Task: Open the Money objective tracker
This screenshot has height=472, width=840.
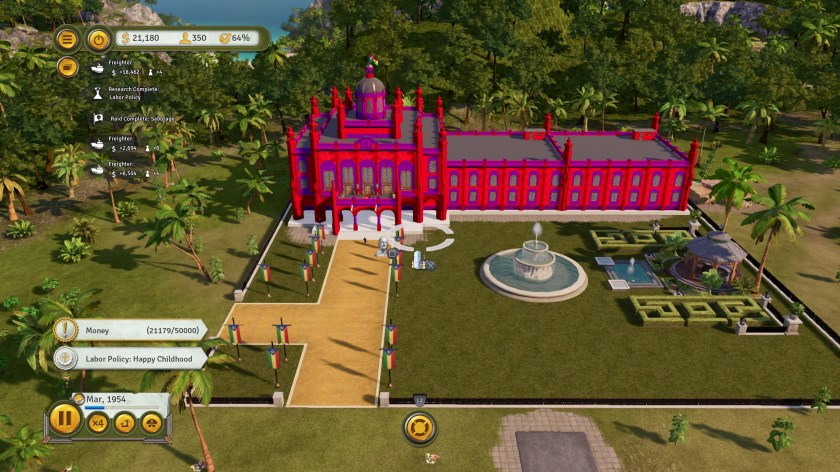Action: click(130, 330)
